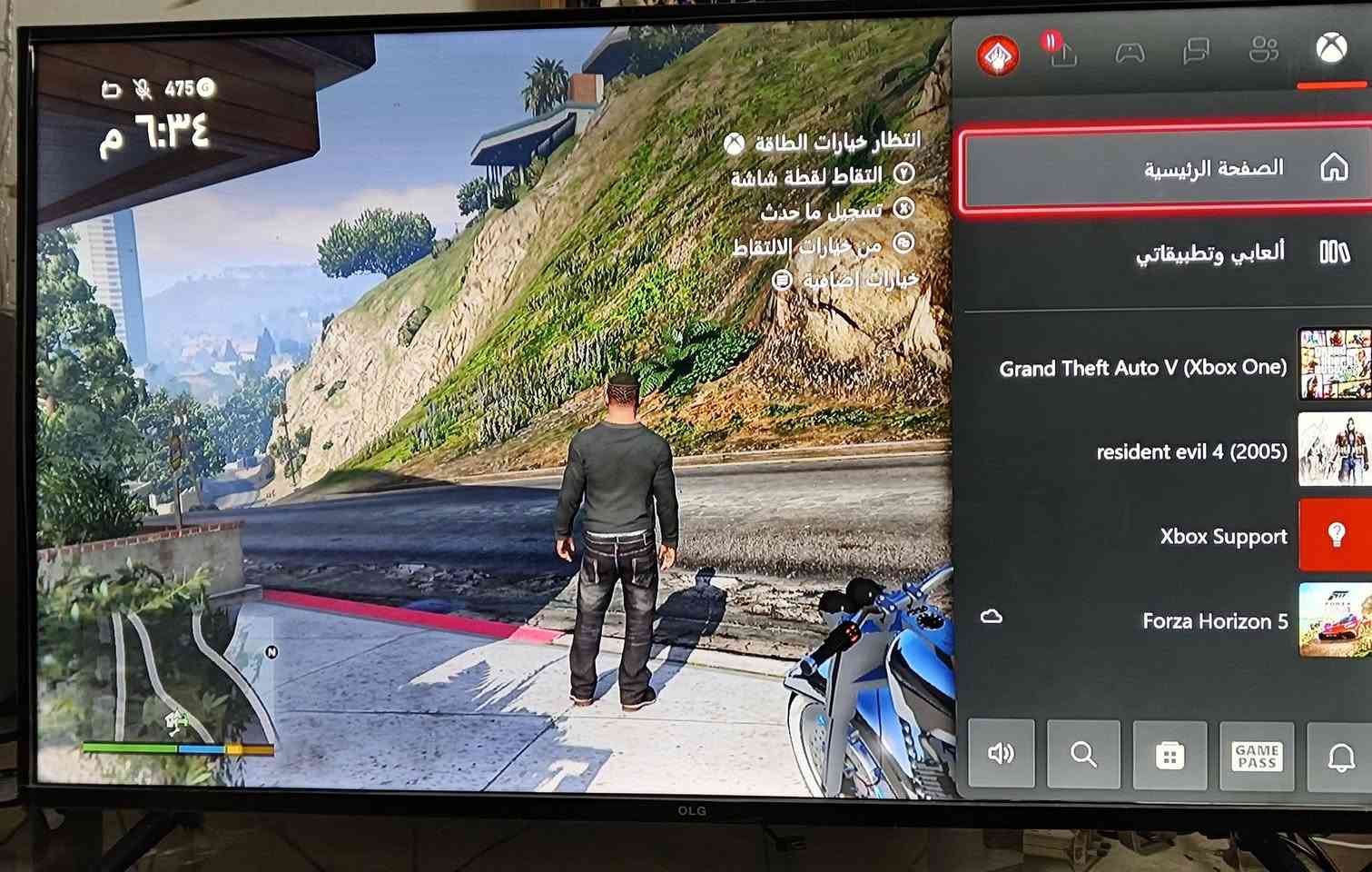Open the Game Pass icon

[x=1257, y=755]
